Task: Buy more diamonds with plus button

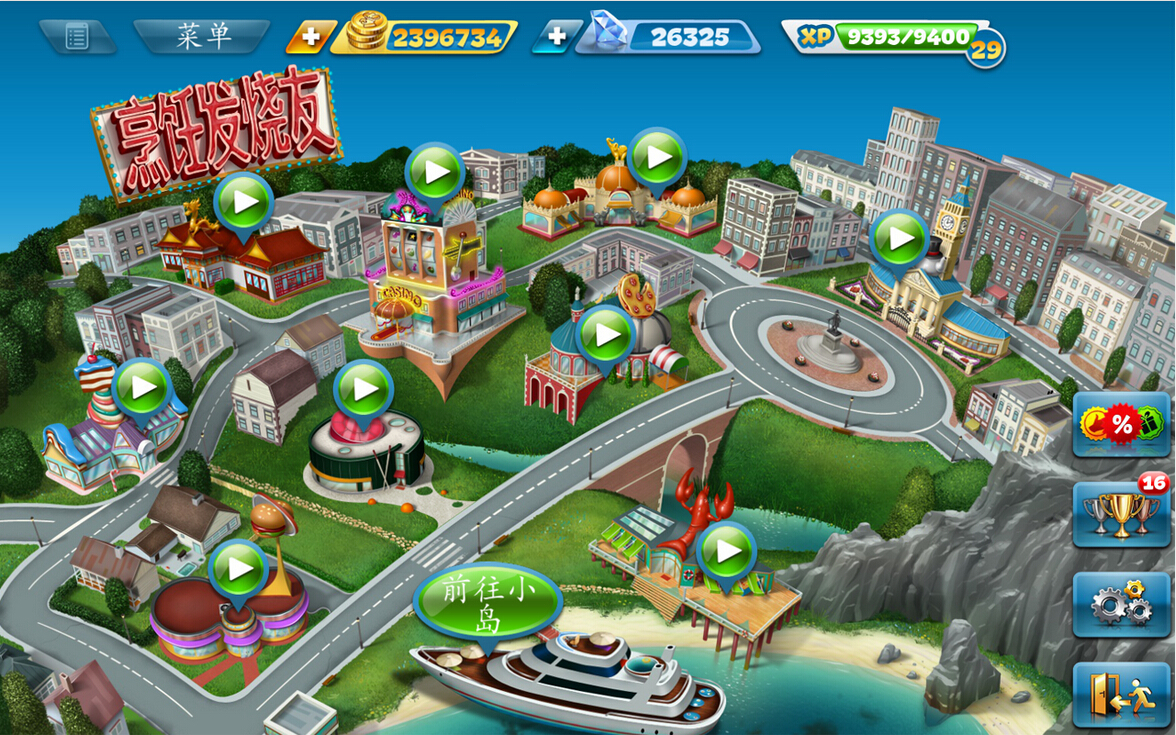Action: pos(556,38)
